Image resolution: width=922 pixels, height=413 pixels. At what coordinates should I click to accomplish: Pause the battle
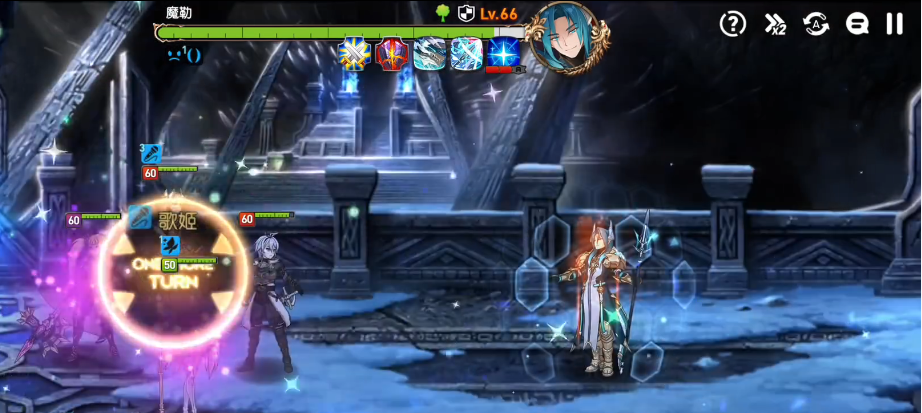point(894,25)
